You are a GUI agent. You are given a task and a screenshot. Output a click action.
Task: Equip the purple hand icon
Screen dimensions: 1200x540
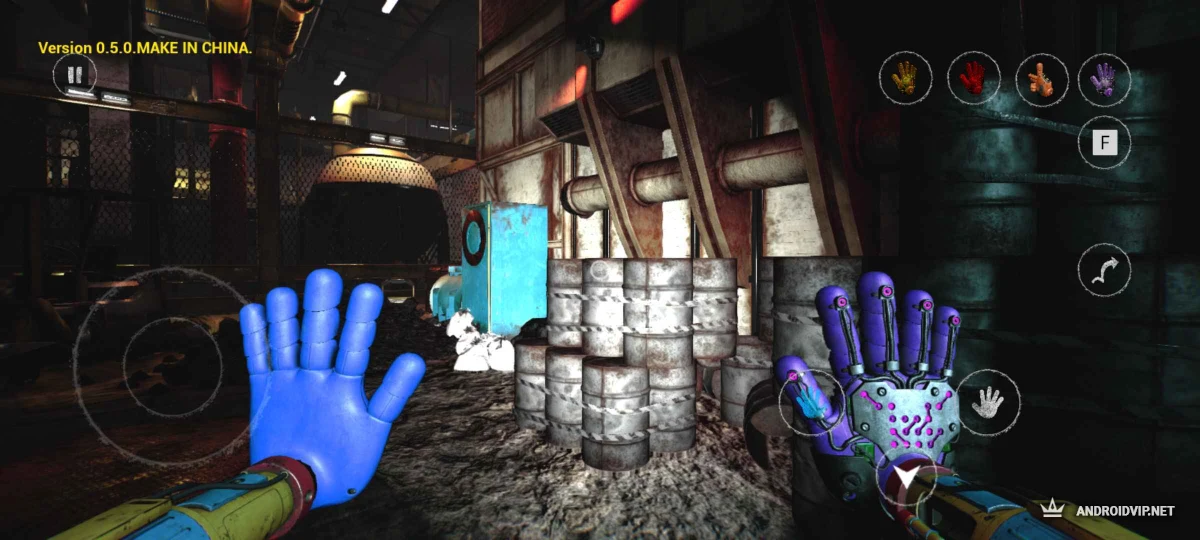pos(1104,78)
